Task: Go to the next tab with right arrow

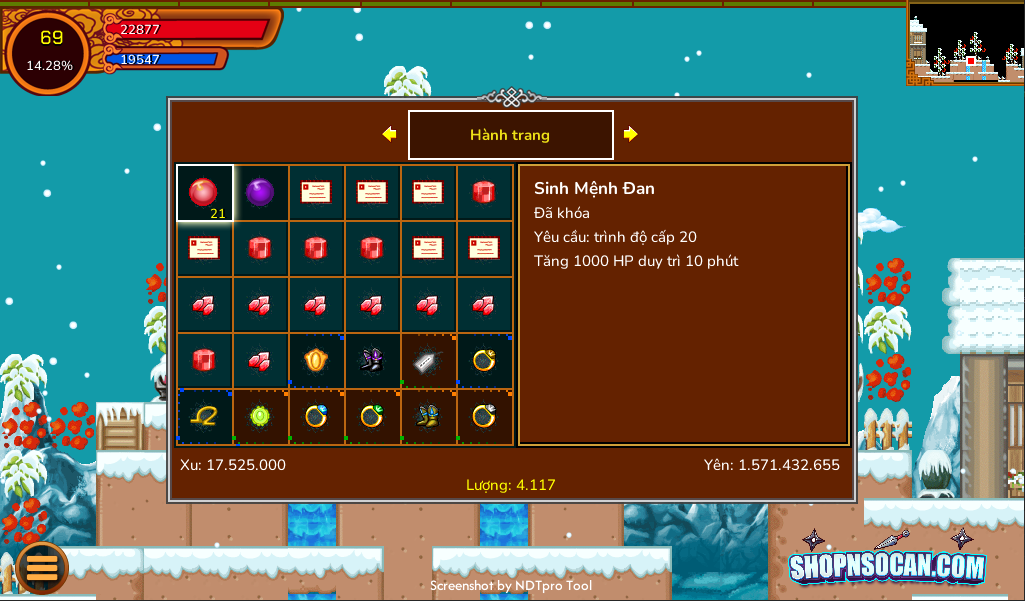Action: tap(630, 134)
